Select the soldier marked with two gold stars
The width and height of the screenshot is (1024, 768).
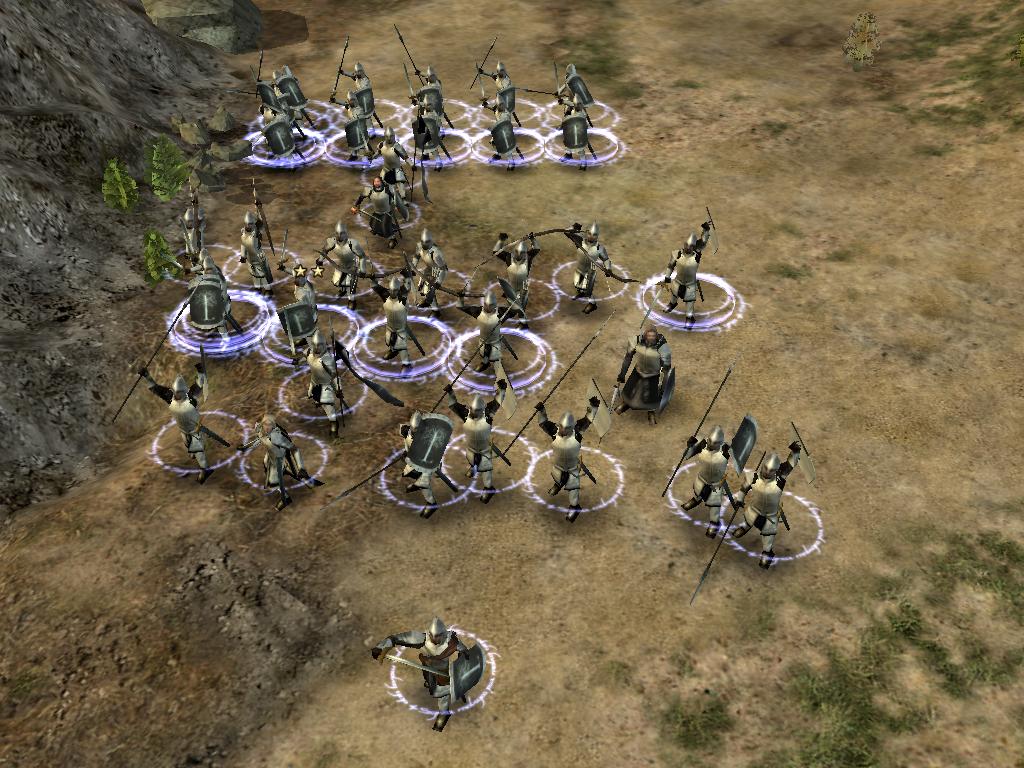(x=304, y=308)
